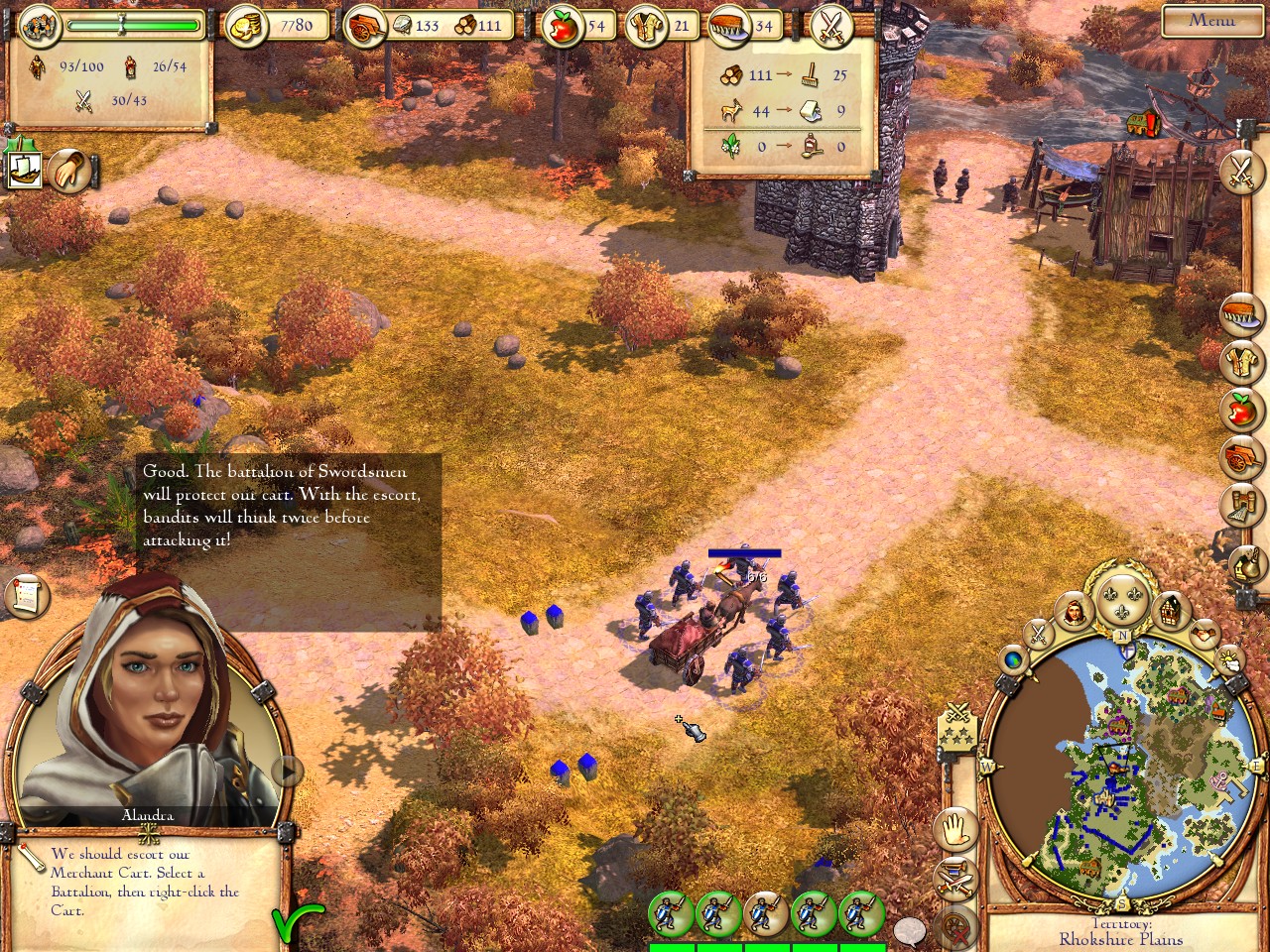Open the brush cleanliness icon in top bar
This screenshot has width=1270, height=952.
pyautogui.click(x=734, y=27)
